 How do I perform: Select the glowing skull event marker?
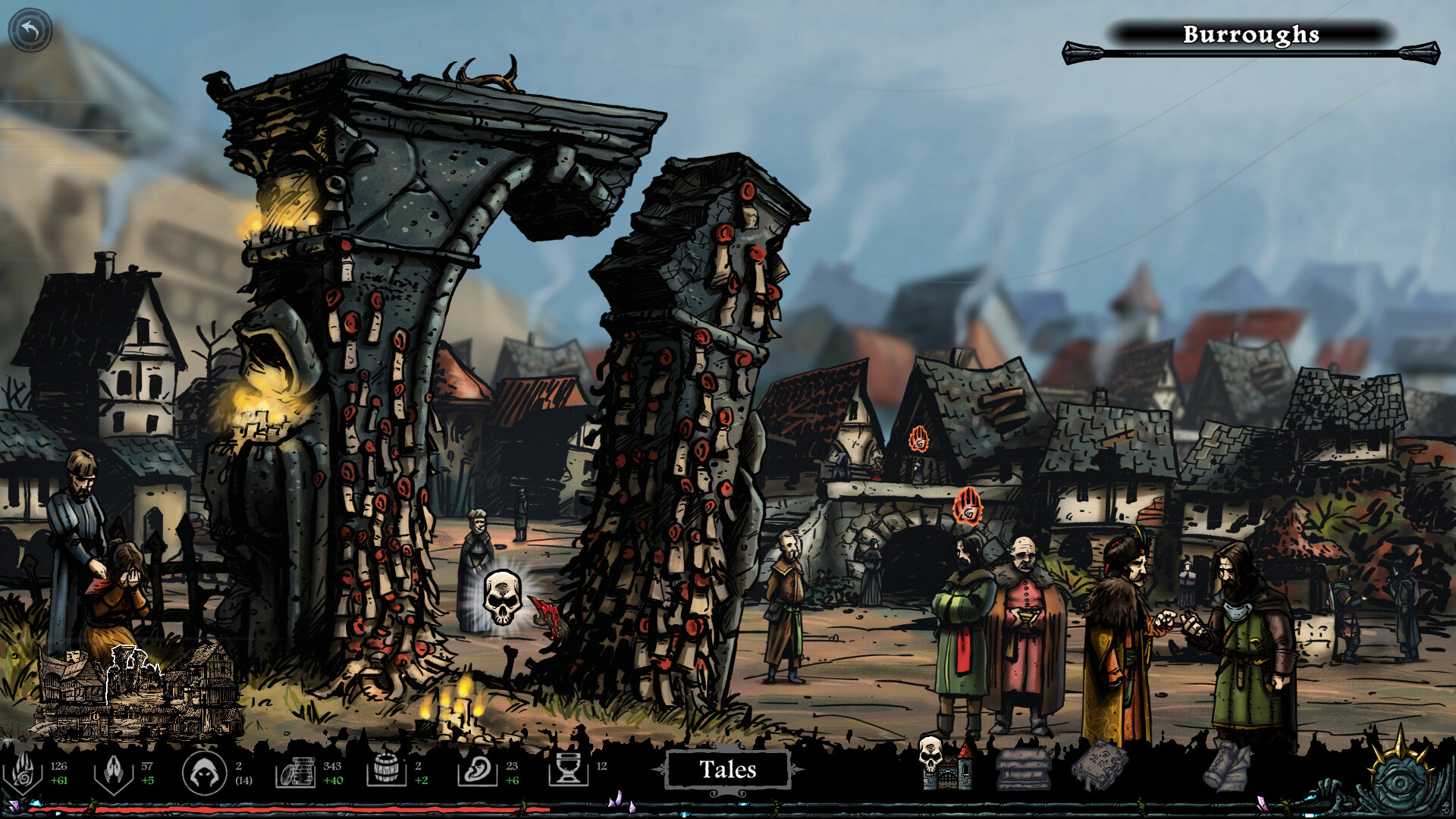503,598
